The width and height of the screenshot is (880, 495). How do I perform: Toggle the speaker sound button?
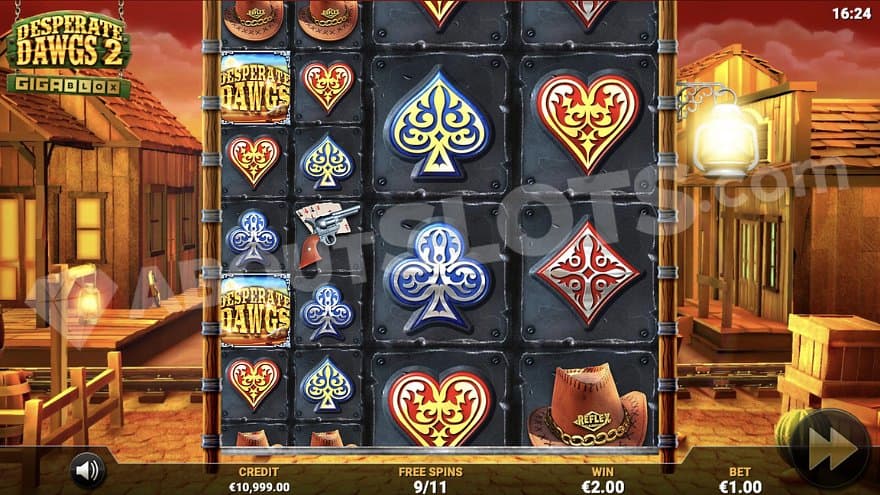click(88, 469)
